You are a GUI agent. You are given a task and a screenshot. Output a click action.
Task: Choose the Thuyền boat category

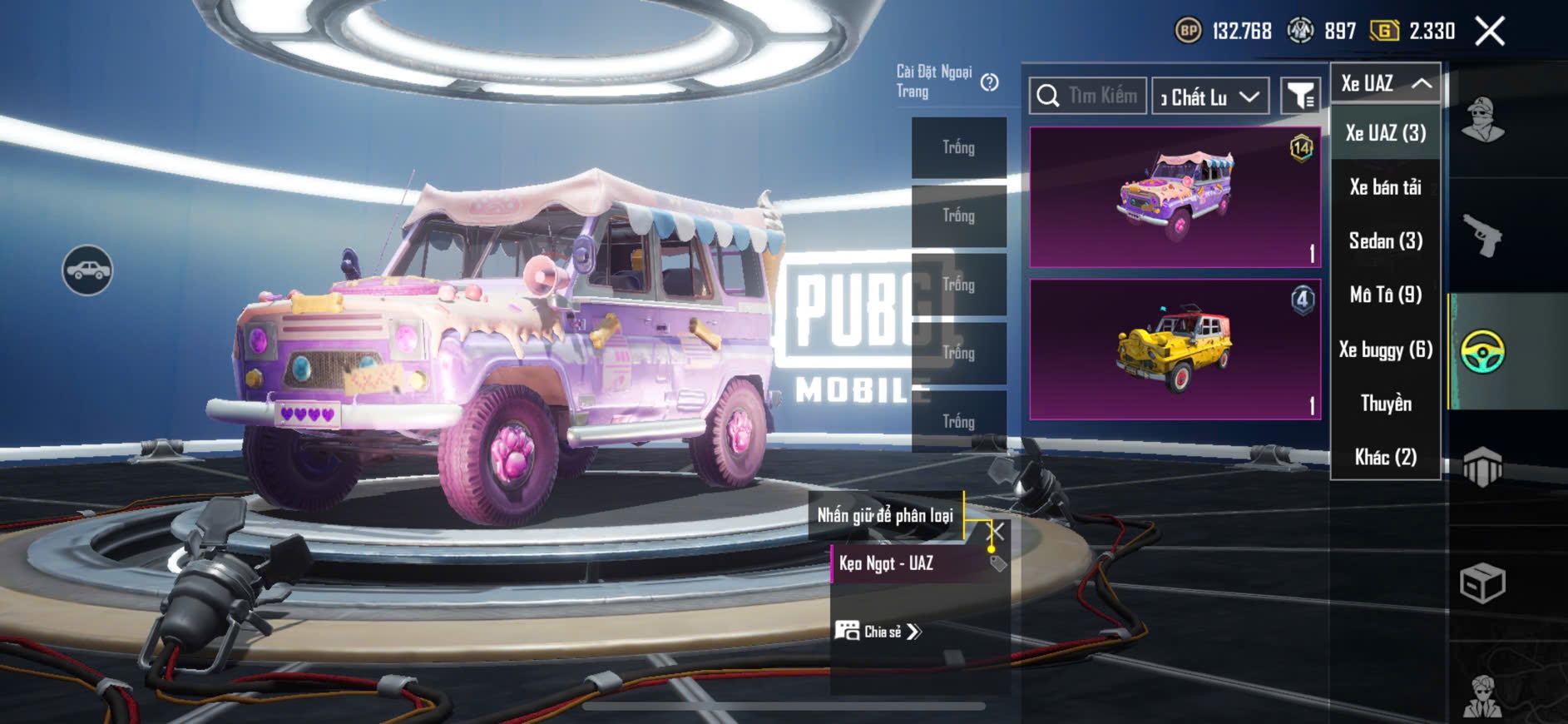(1385, 404)
